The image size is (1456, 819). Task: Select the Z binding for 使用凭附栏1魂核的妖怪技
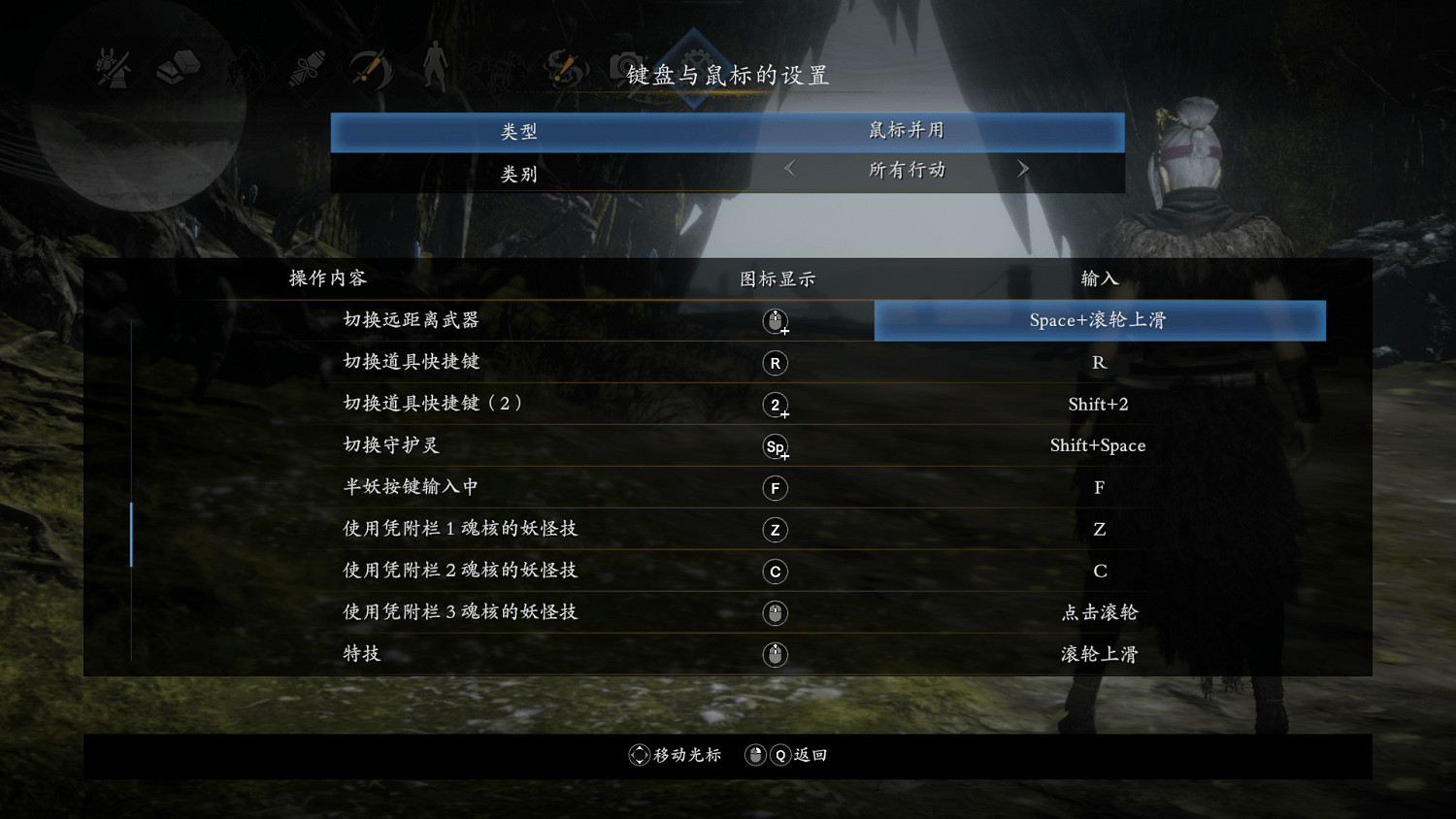pyautogui.click(x=1099, y=528)
